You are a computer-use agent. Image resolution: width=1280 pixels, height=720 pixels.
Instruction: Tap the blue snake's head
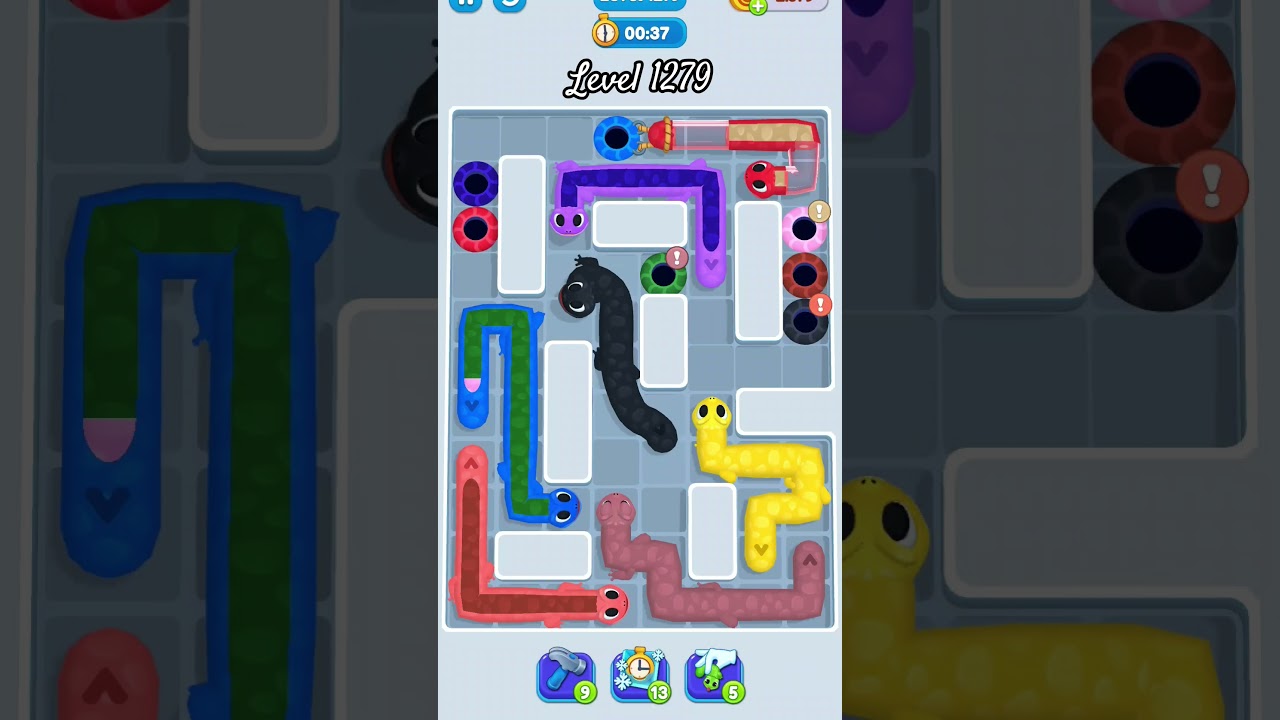coord(563,508)
